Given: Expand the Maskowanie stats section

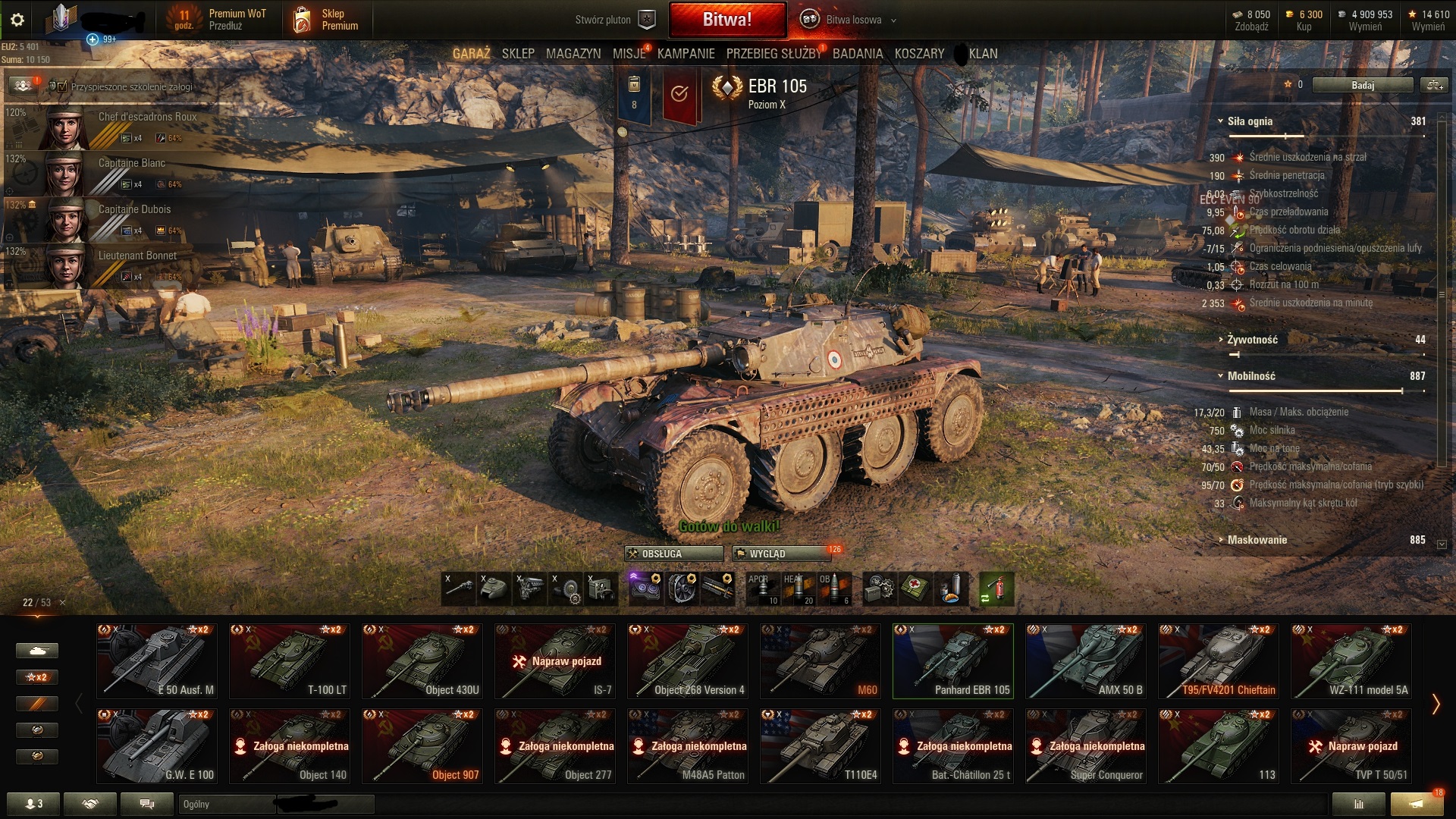Looking at the screenshot, I should click(1257, 540).
